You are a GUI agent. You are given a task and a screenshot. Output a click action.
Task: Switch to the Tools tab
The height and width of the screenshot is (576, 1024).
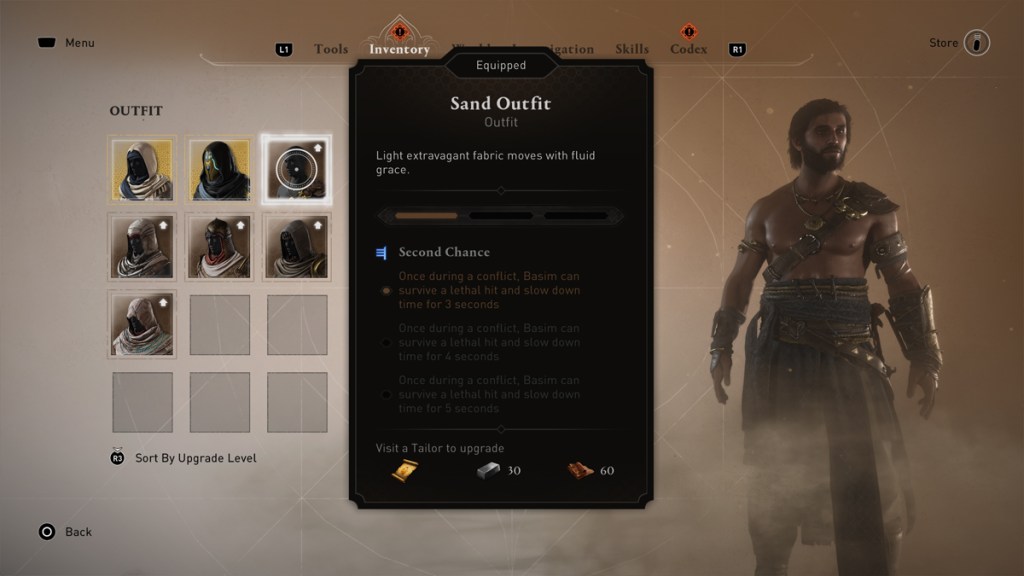coord(330,49)
